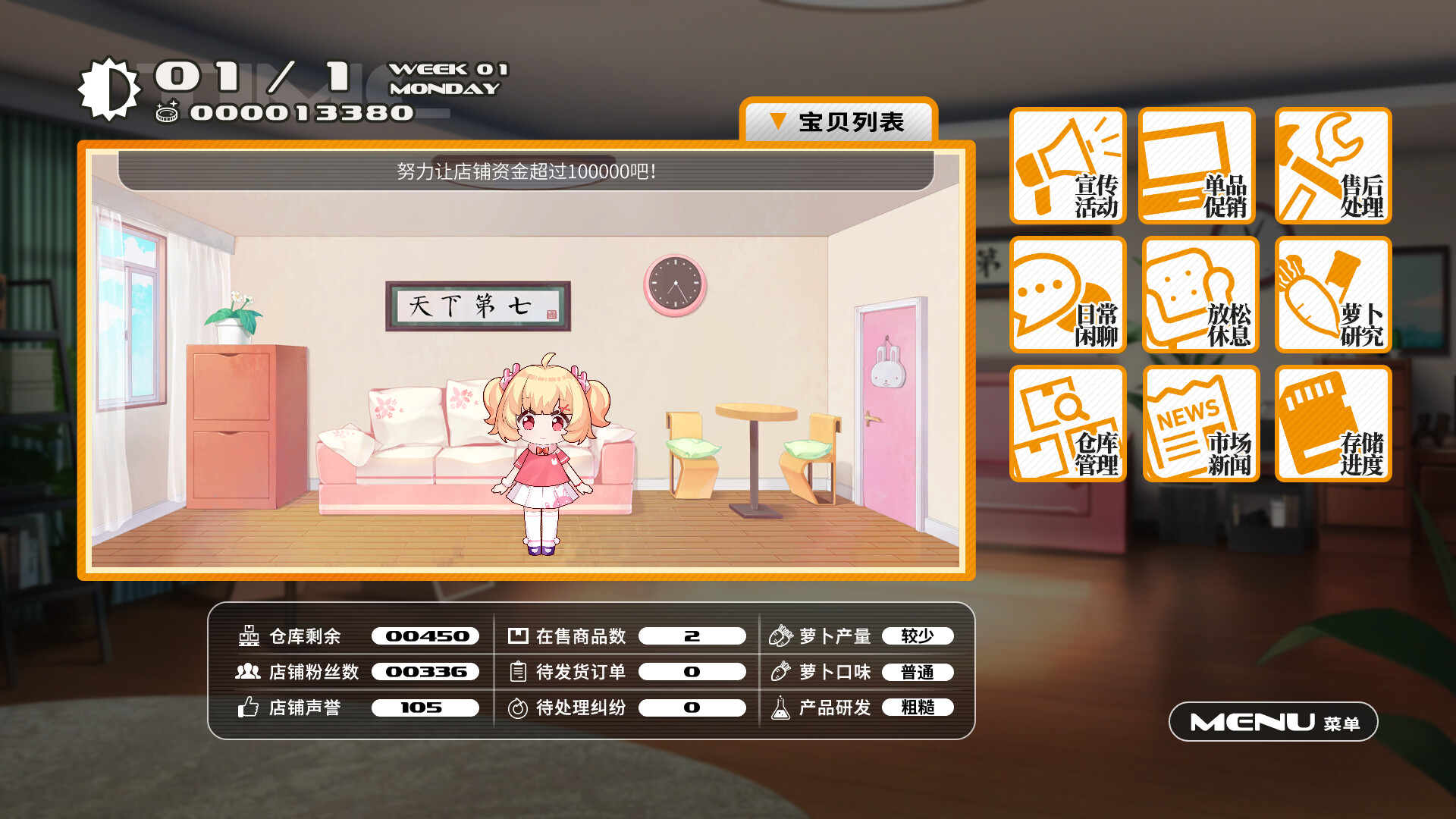
Task: Read 市场新闻 market news
Action: click(1200, 422)
